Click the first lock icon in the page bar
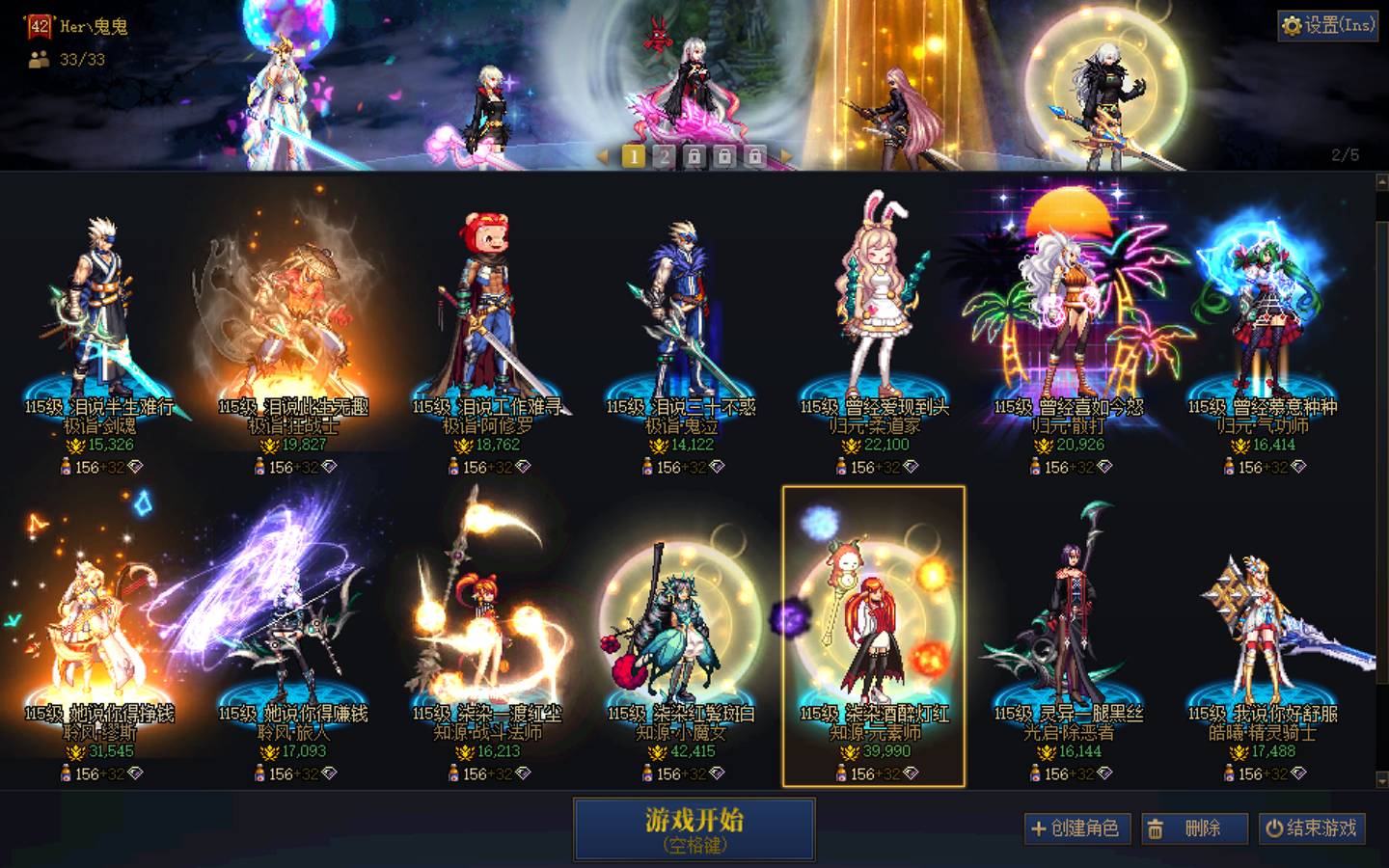 696,155
